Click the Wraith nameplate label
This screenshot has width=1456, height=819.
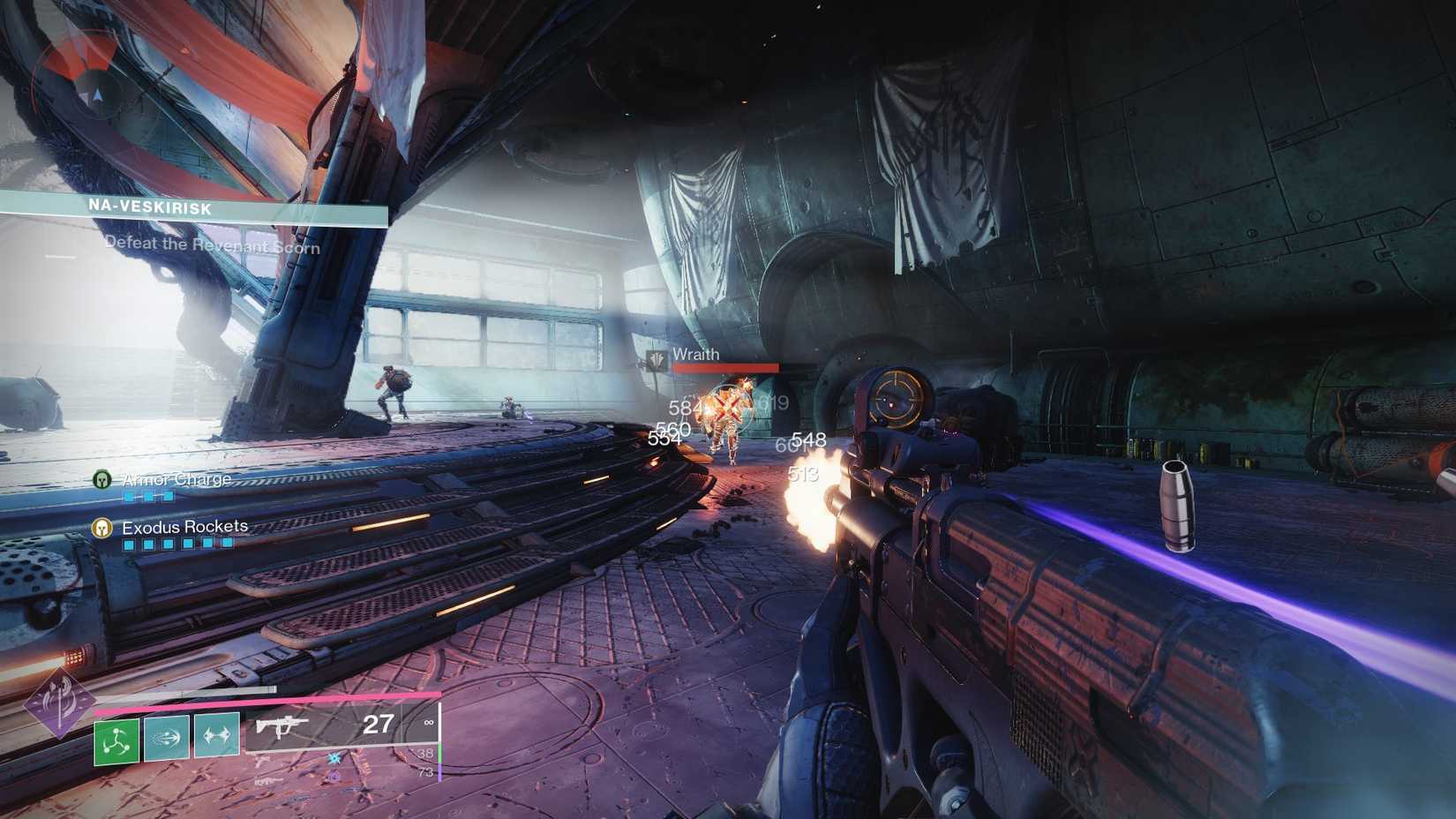click(696, 353)
